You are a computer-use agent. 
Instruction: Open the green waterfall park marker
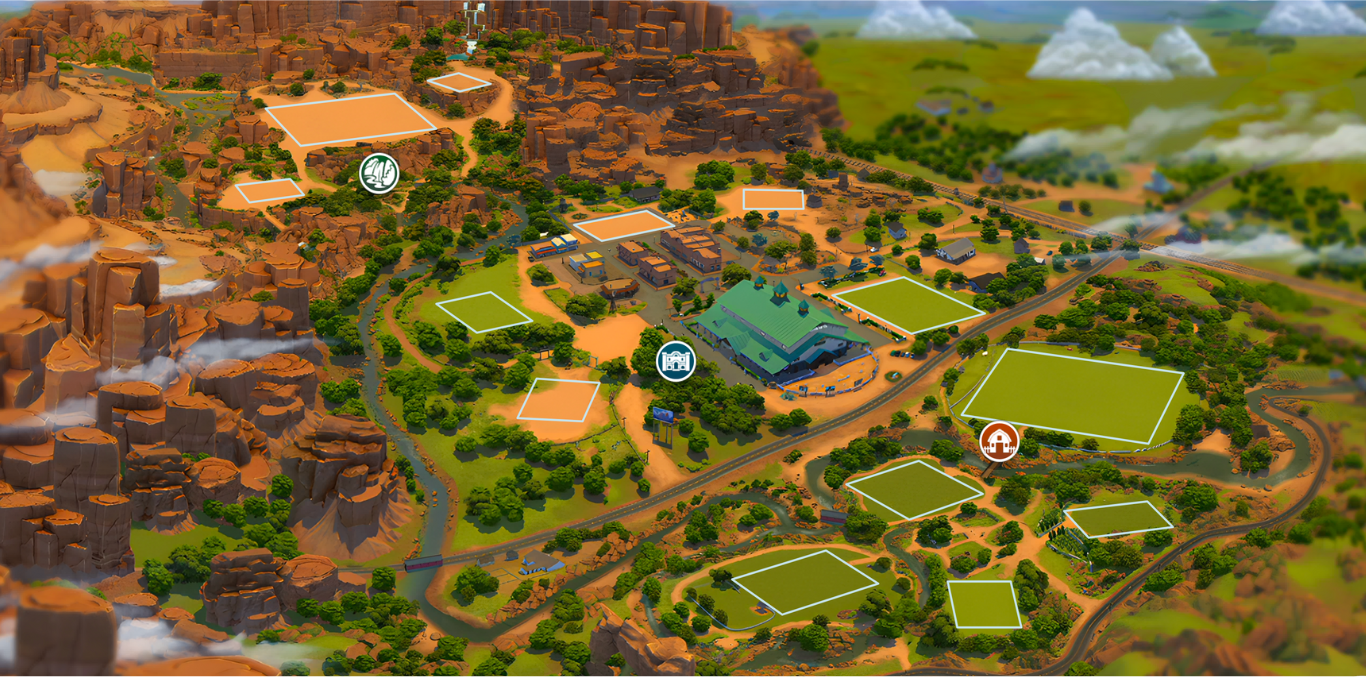pos(379,173)
